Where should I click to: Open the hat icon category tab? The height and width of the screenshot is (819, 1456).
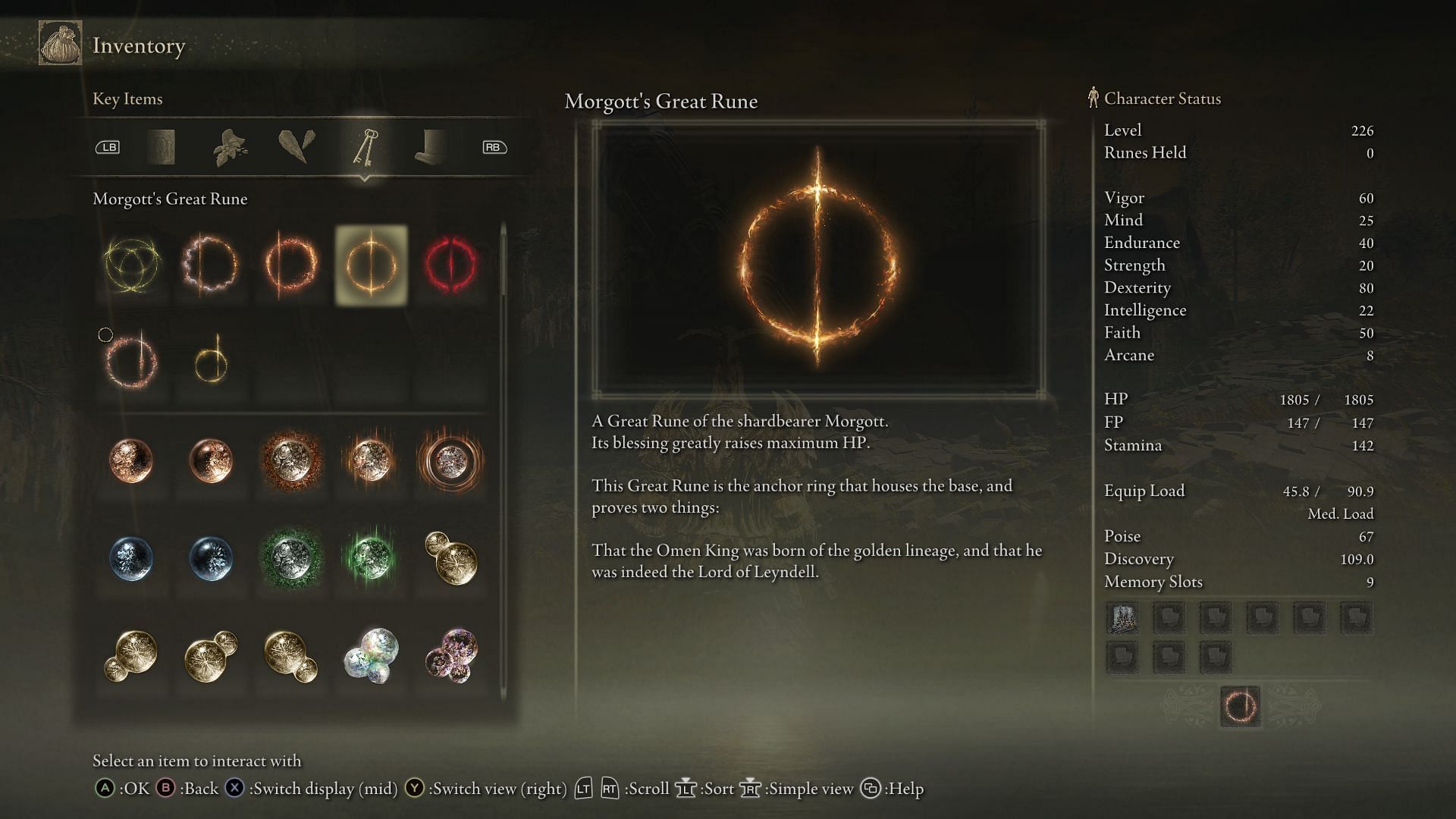coord(431,147)
